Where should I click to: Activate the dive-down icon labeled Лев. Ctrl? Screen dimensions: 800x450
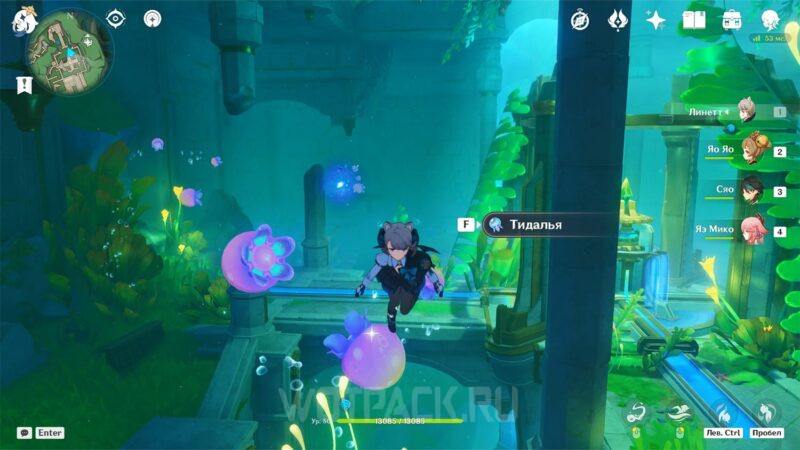click(x=722, y=412)
